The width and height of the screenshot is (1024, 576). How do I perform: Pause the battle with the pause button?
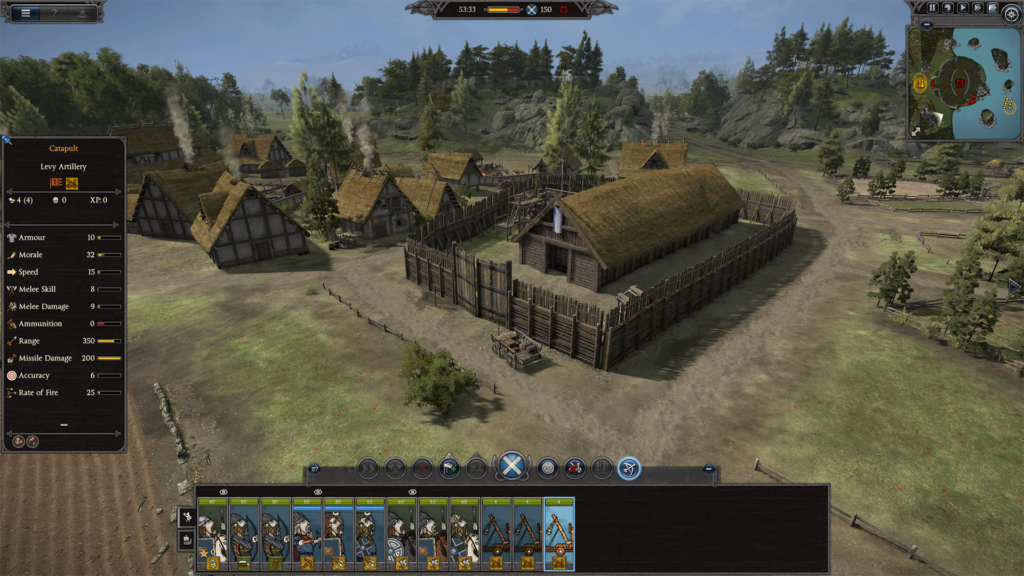tap(933, 8)
